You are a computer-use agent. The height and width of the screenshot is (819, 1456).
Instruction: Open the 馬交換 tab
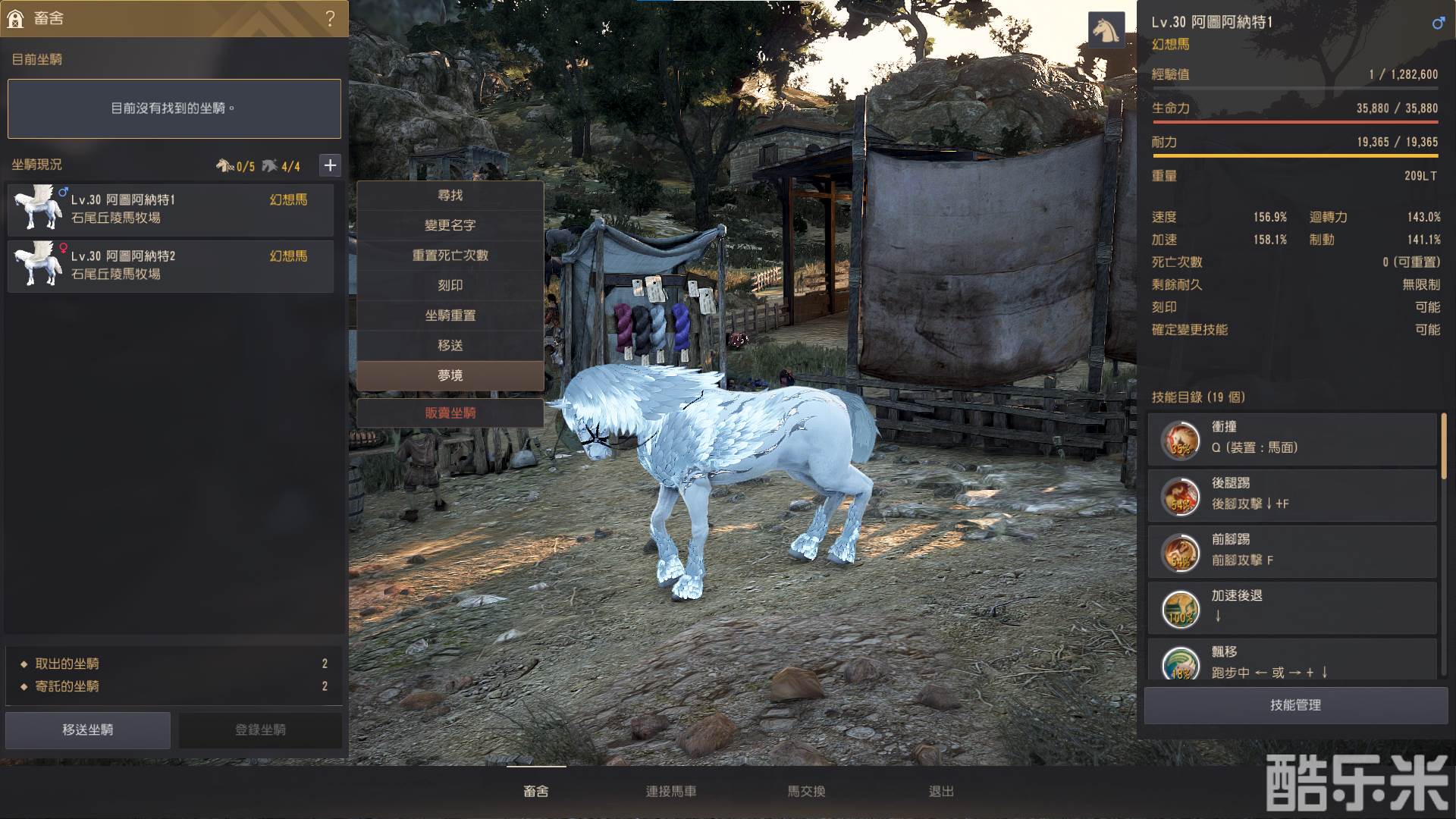tap(806, 791)
